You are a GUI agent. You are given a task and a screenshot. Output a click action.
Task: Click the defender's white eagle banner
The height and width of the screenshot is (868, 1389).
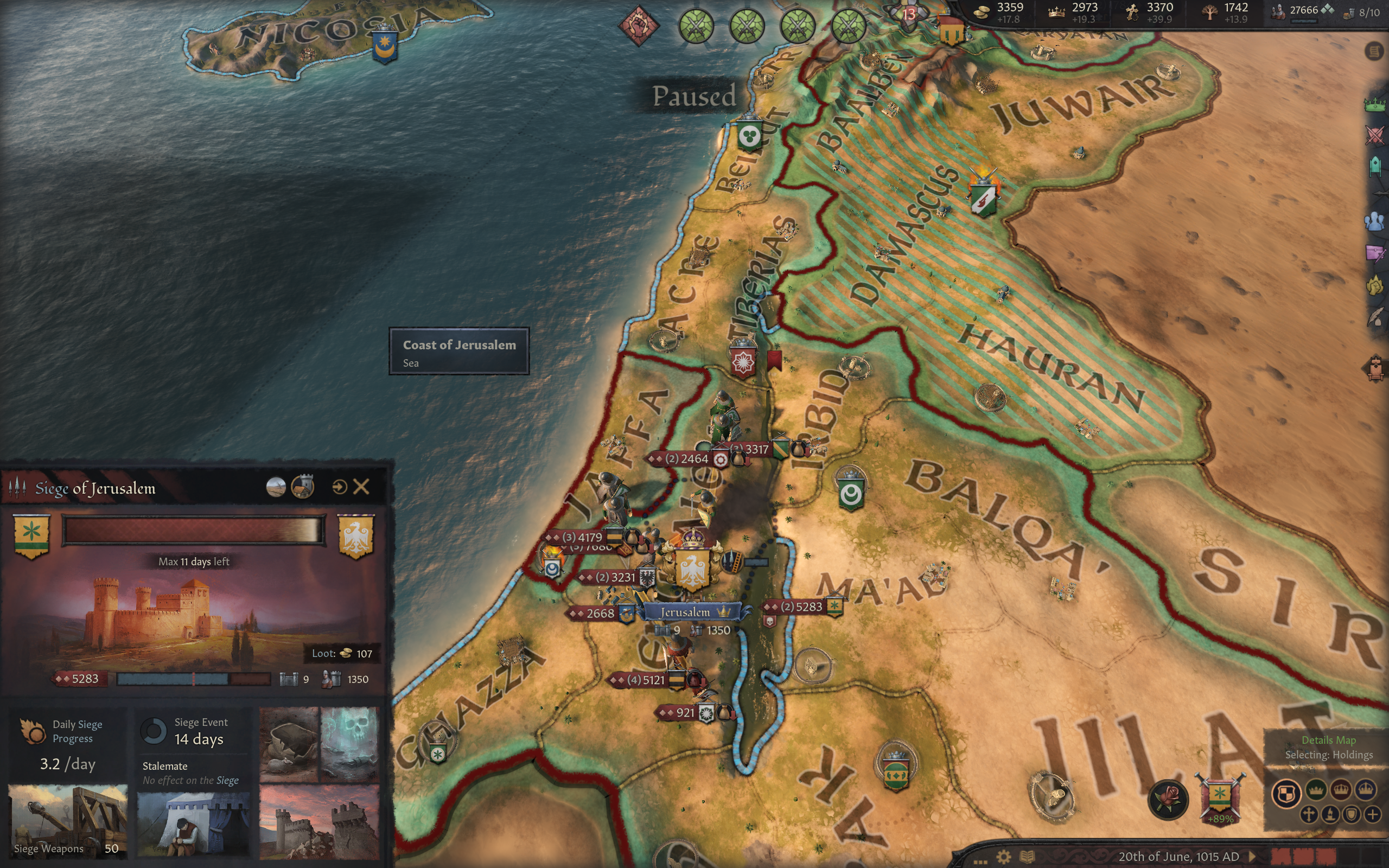coord(356,535)
